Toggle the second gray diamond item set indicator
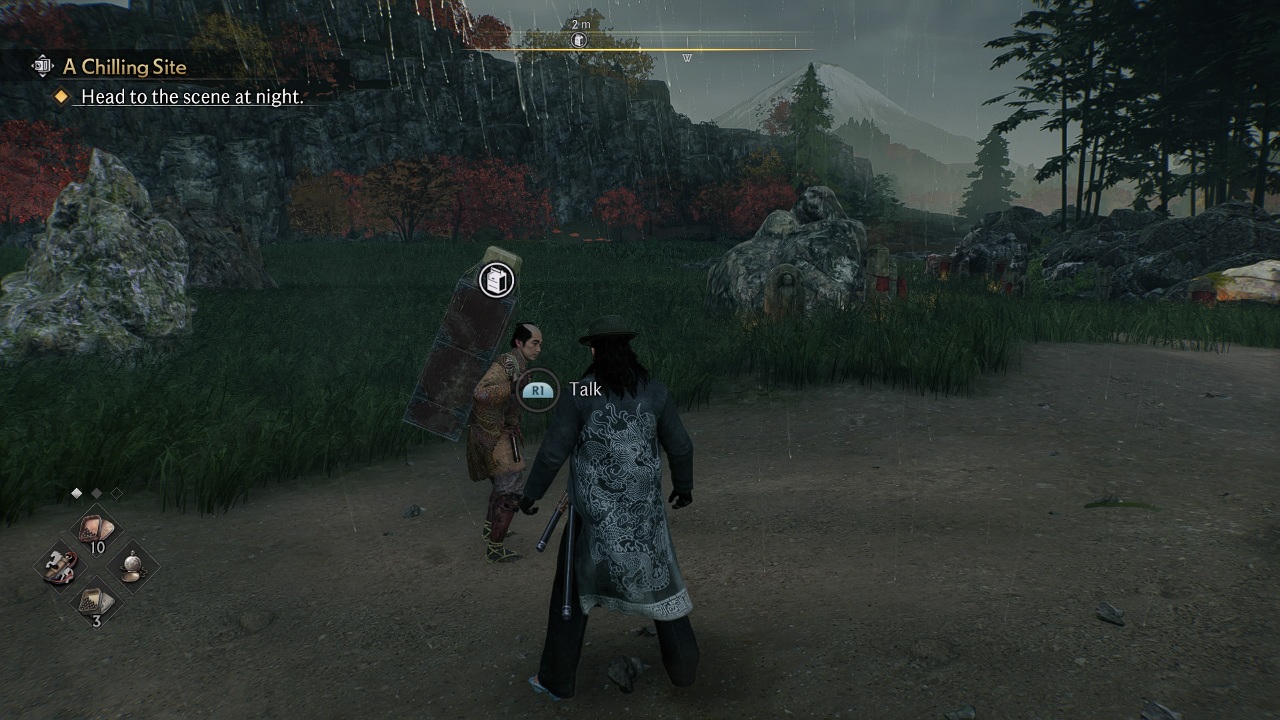1280x720 pixels. pos(95,493)
